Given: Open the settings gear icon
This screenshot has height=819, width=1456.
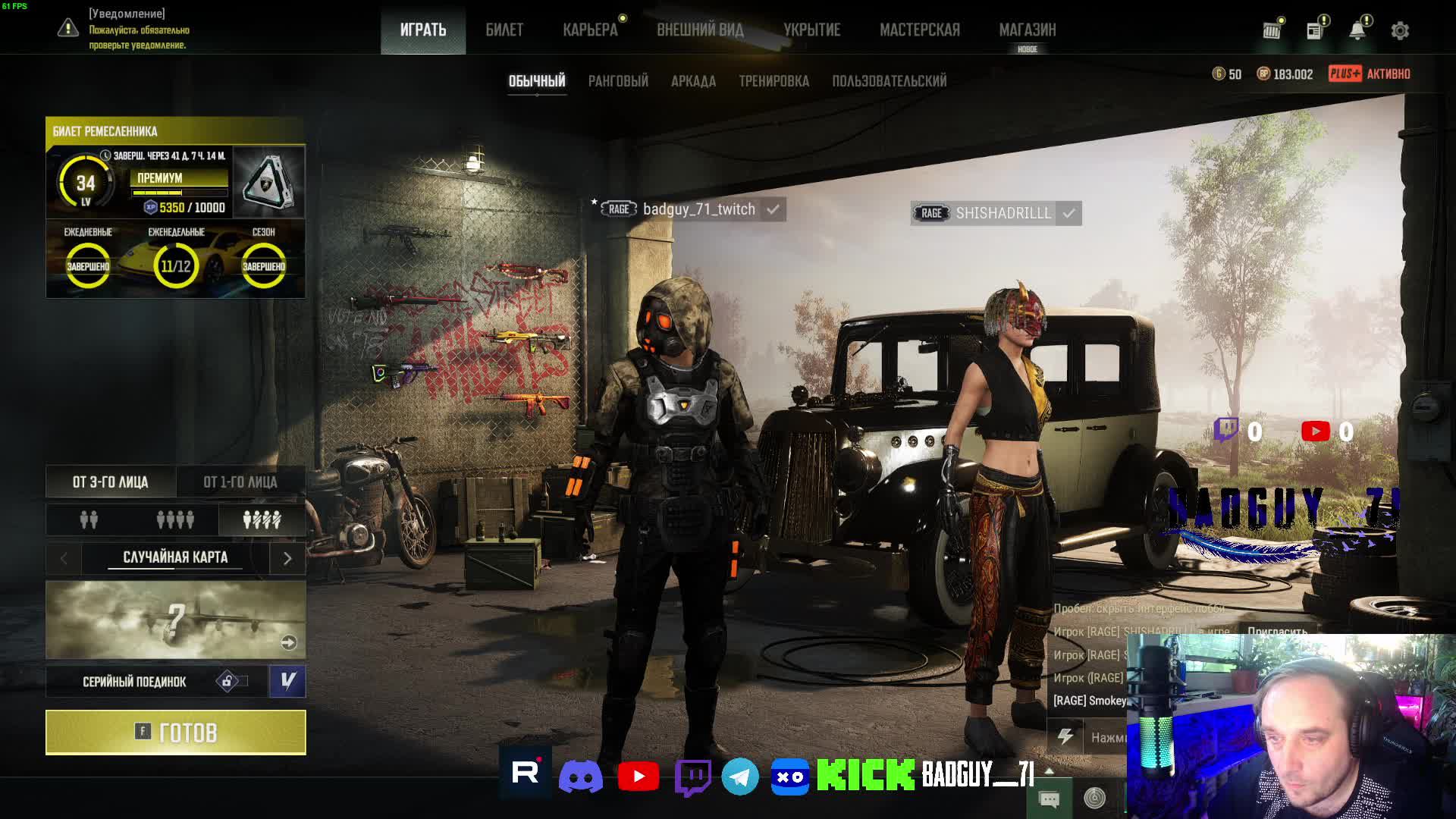Looking at the screenshot, I should [x=1400, y=30].
